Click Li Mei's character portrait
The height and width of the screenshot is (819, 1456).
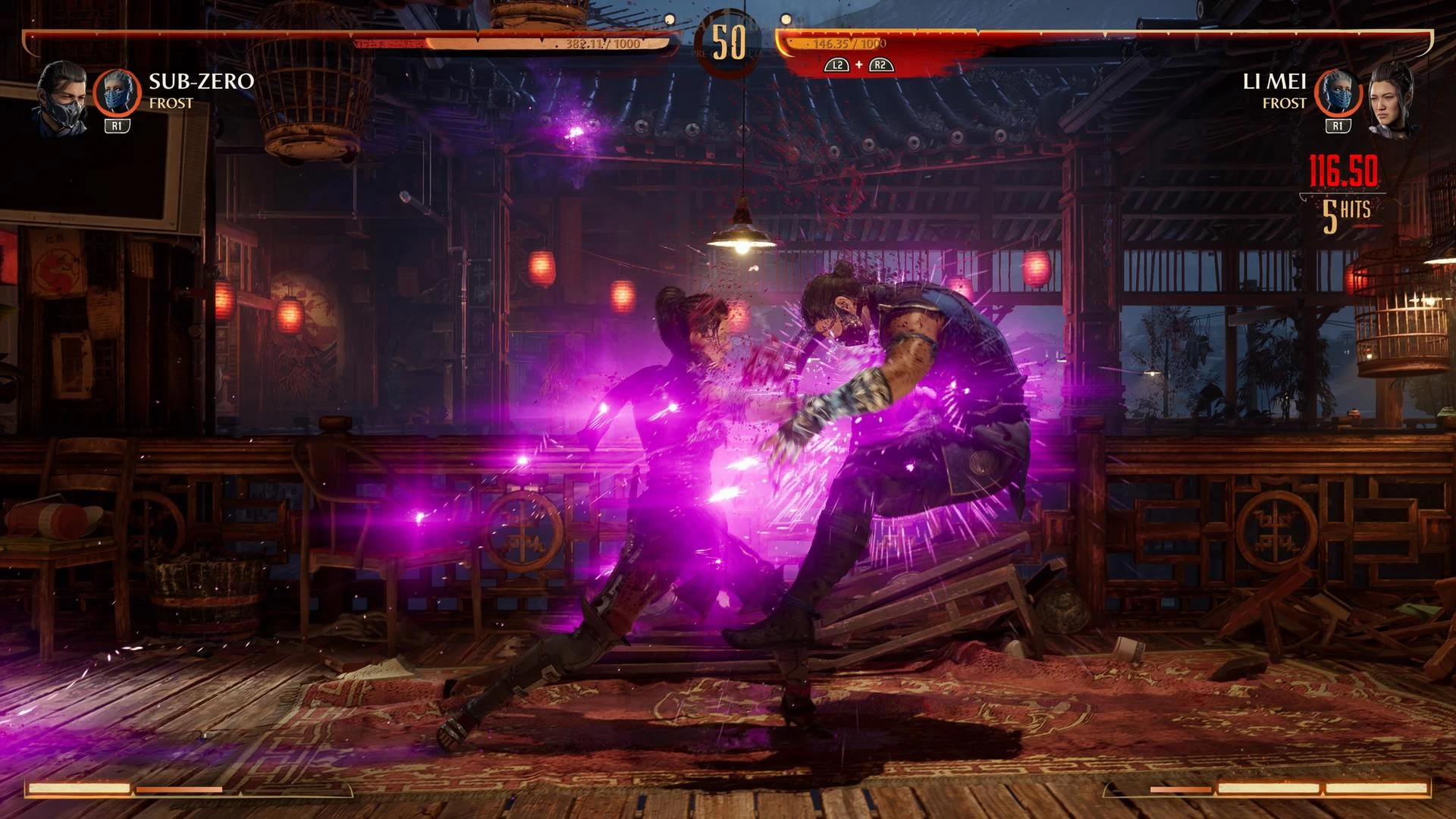pos(1392,100)
